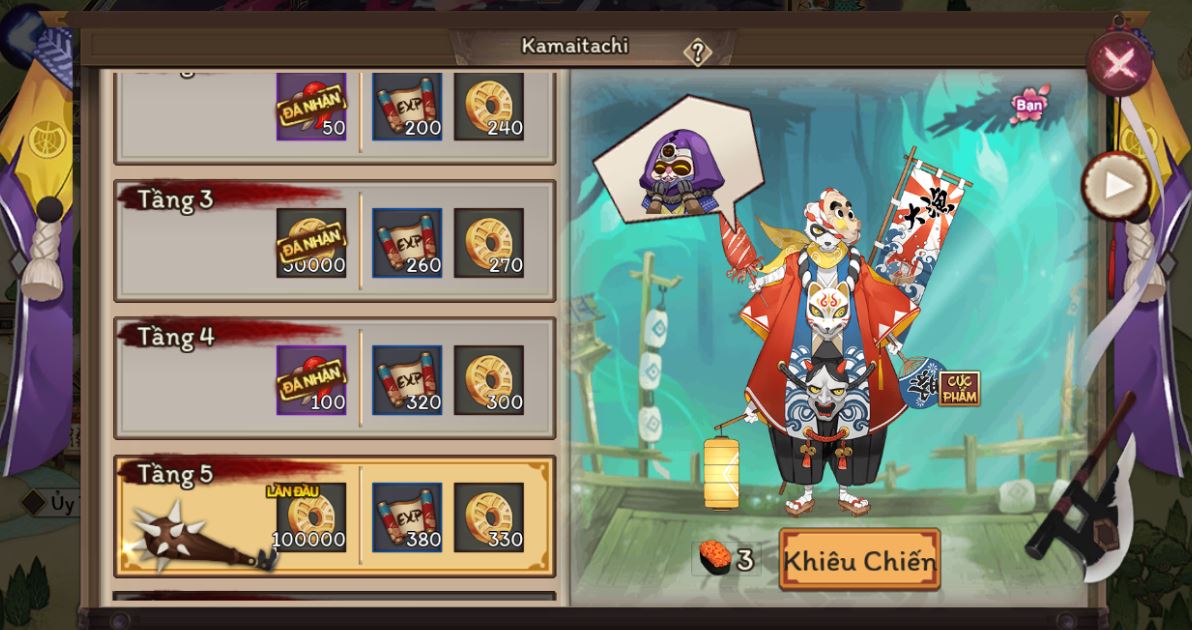Close the Kamaitachi window
Viewport: 1192px width, 630px height.
1118,64
